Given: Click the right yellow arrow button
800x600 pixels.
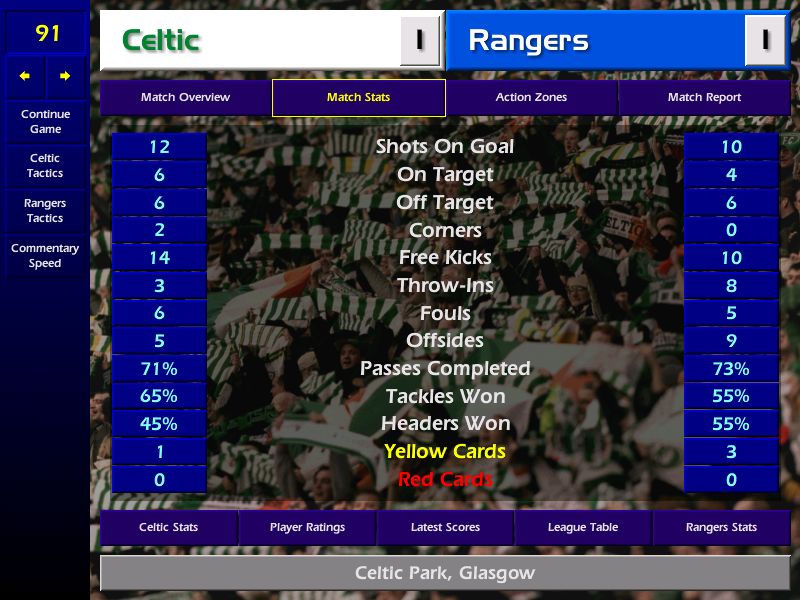Looking at the screenshot, I should pos(65,76).
